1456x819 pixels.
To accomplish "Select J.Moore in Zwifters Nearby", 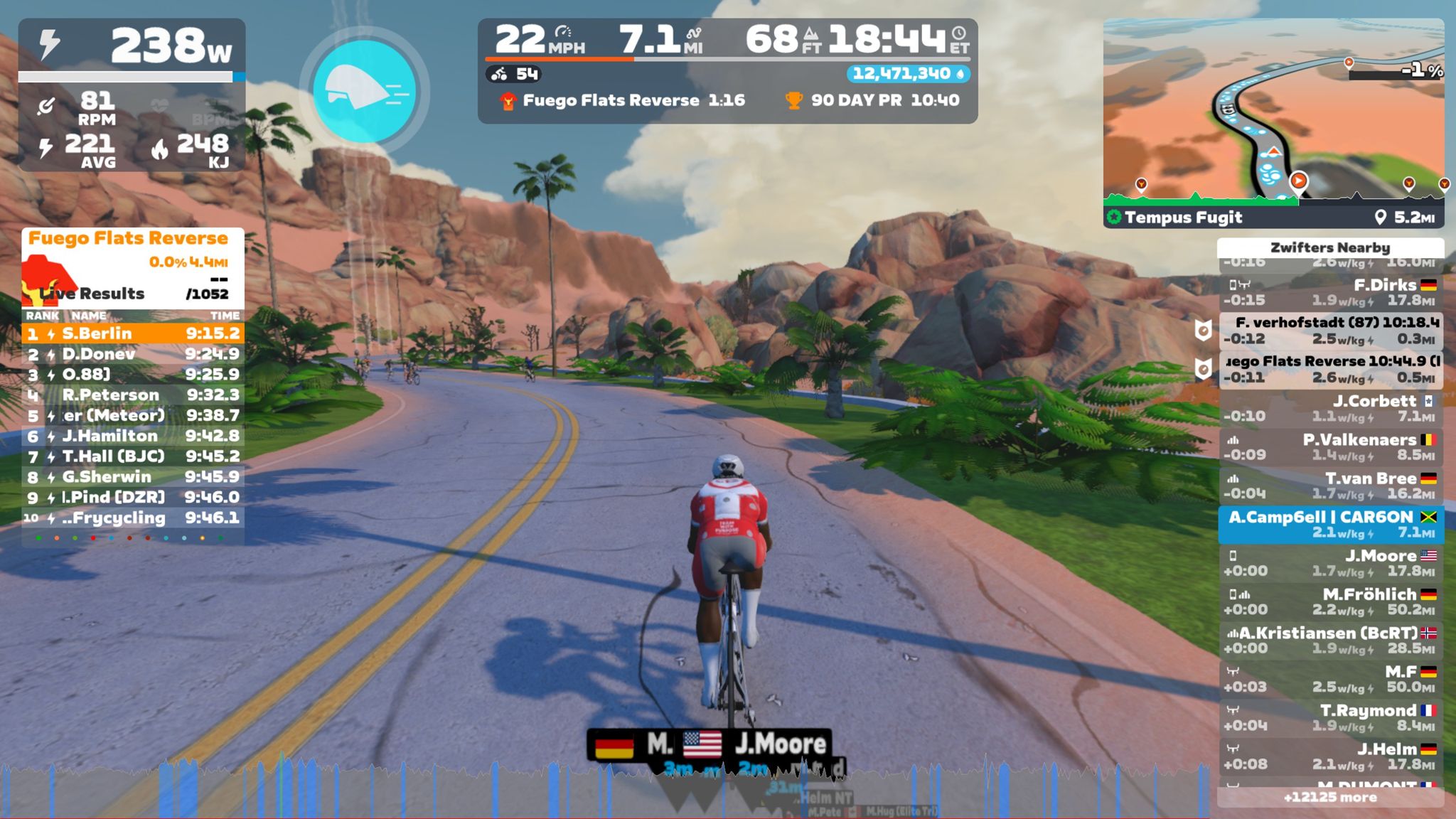I will (1329, 562).
